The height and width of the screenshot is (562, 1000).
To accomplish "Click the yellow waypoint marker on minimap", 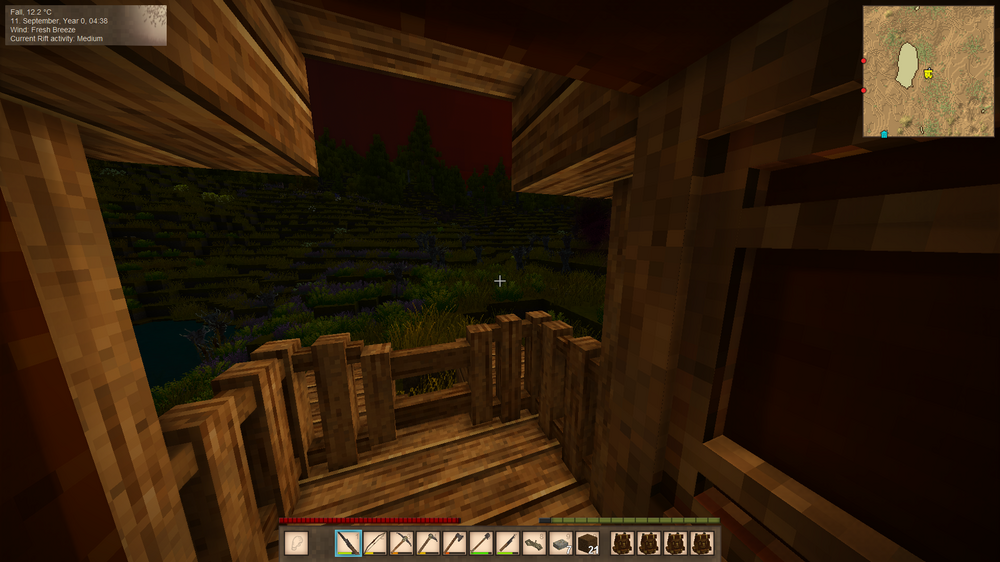I will [x=929, y=73].
